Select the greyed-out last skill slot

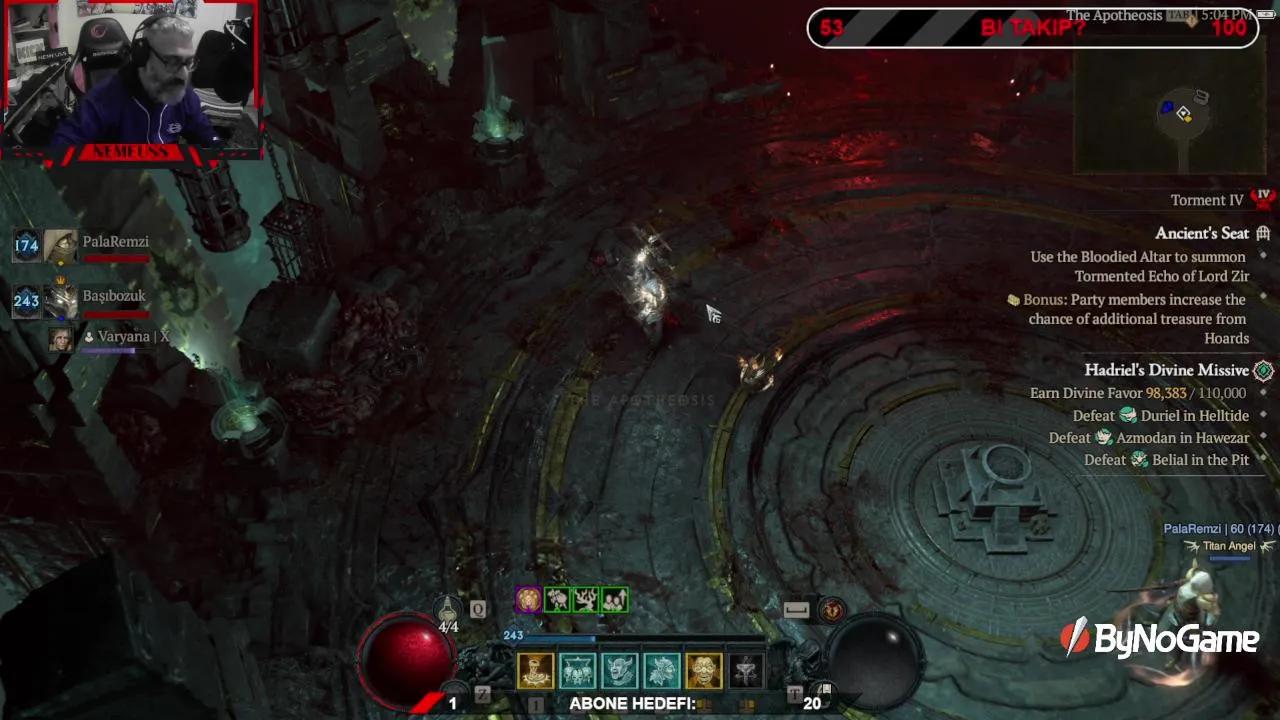[745, 671]
